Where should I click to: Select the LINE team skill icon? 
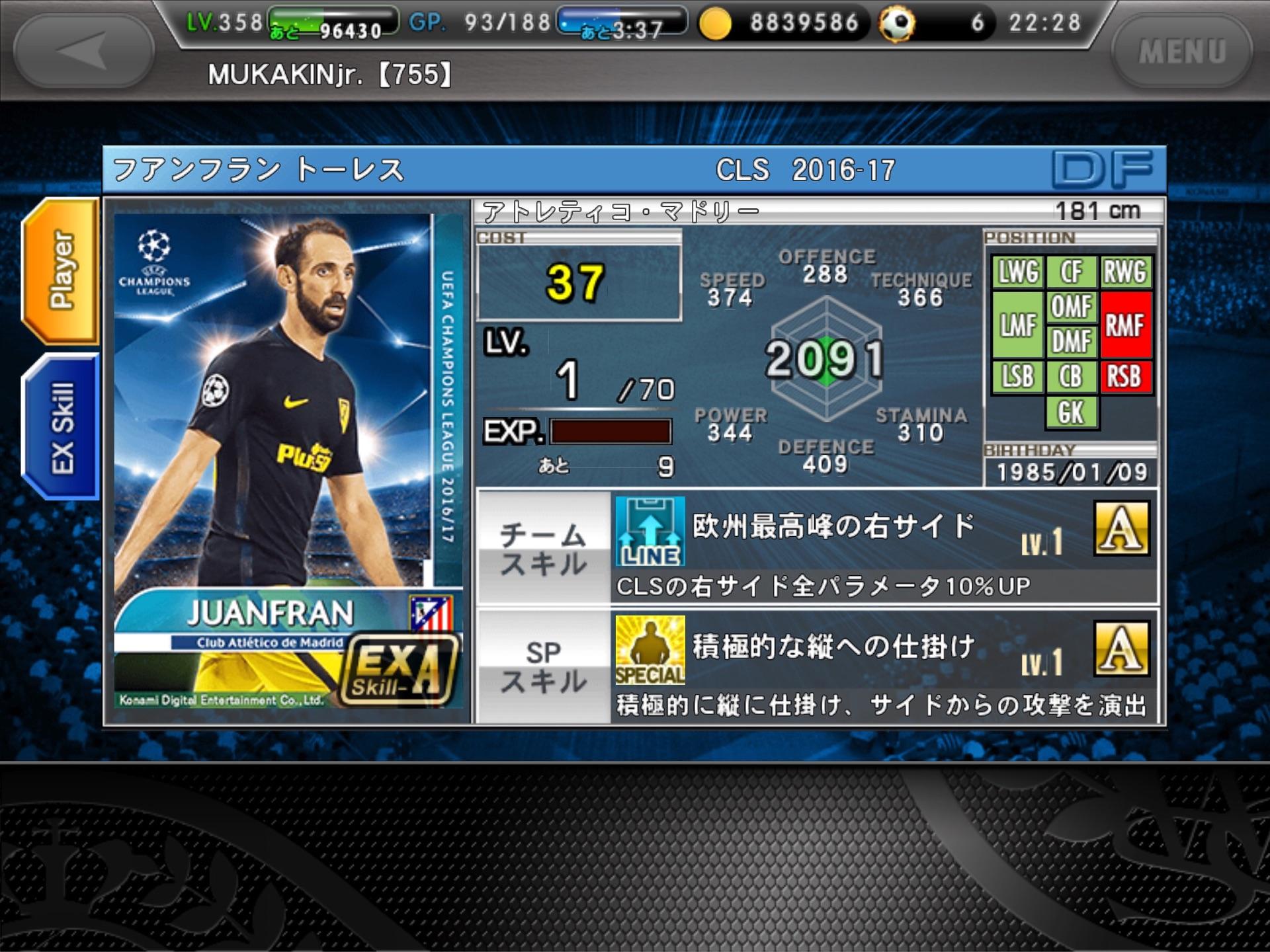650,531
